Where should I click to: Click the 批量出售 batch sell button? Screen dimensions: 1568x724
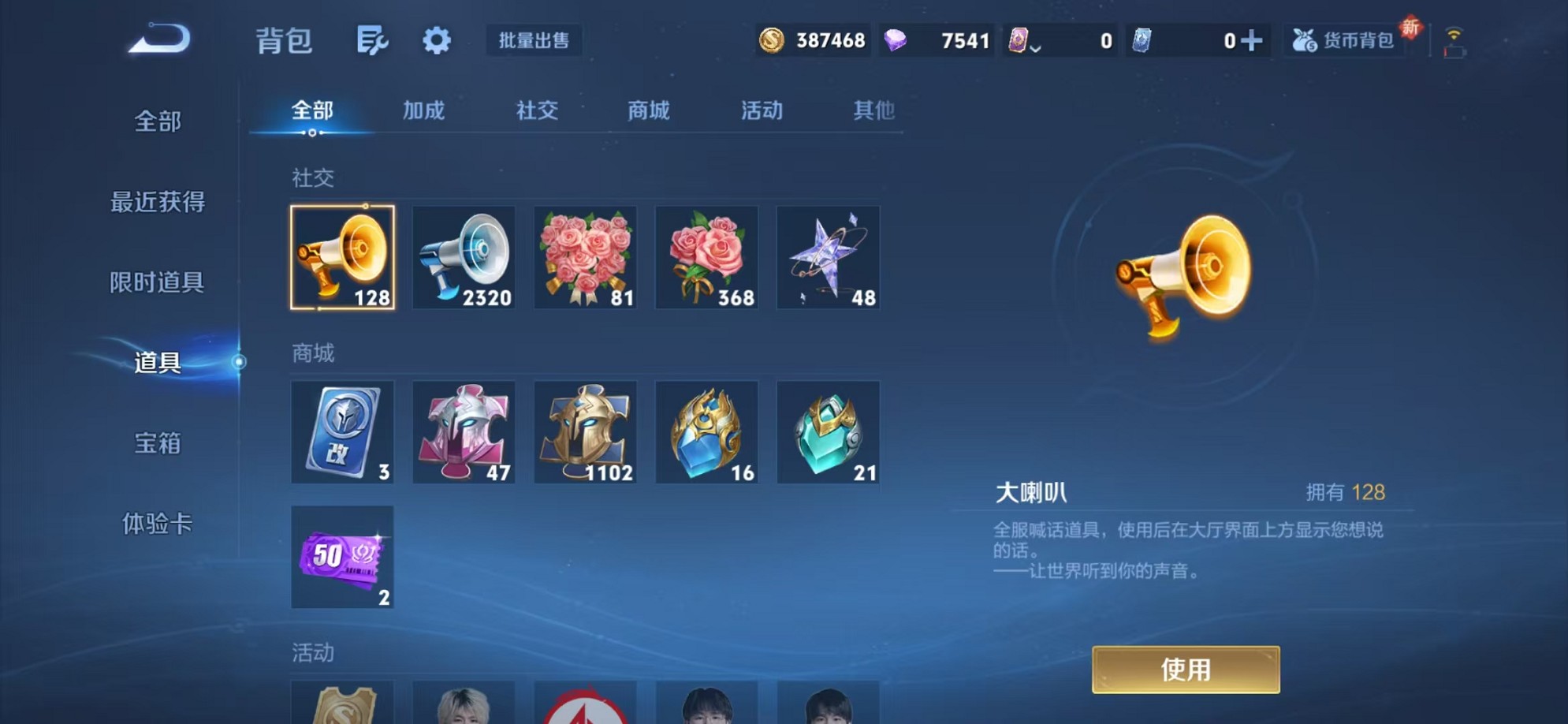coord(534,41)
